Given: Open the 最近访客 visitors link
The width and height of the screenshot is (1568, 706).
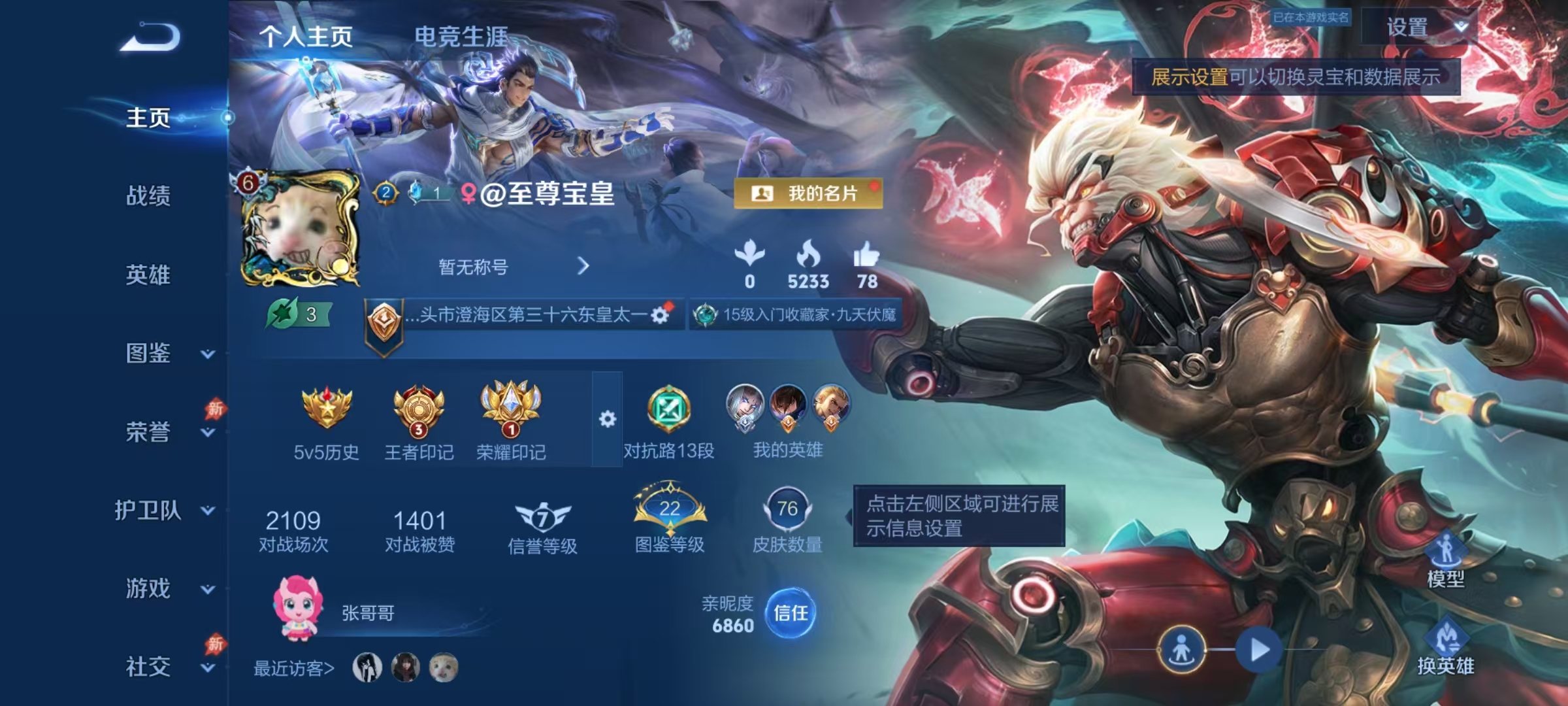Looking at the screenshot, I should tap(292, 668).
